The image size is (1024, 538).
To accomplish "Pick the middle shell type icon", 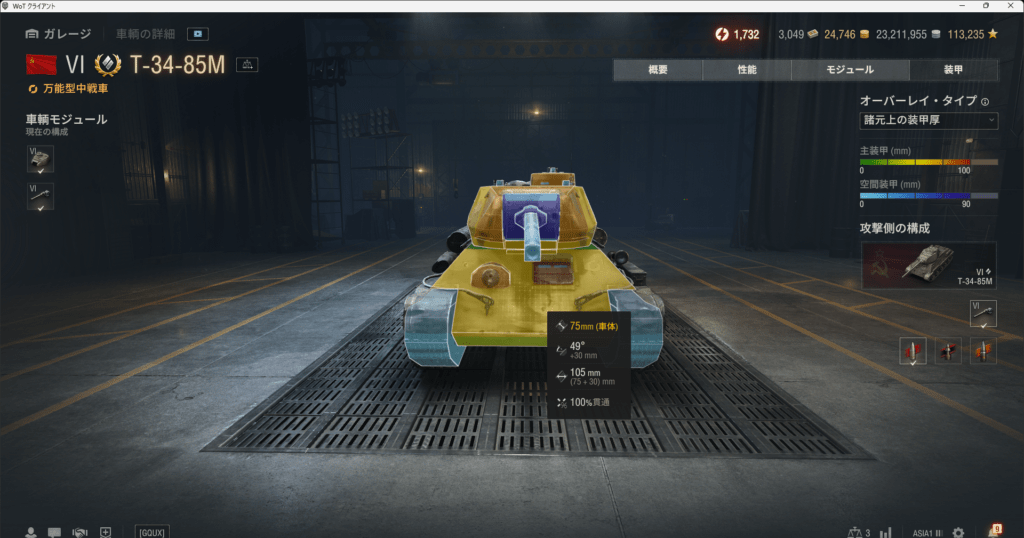I will coord(948,351).
